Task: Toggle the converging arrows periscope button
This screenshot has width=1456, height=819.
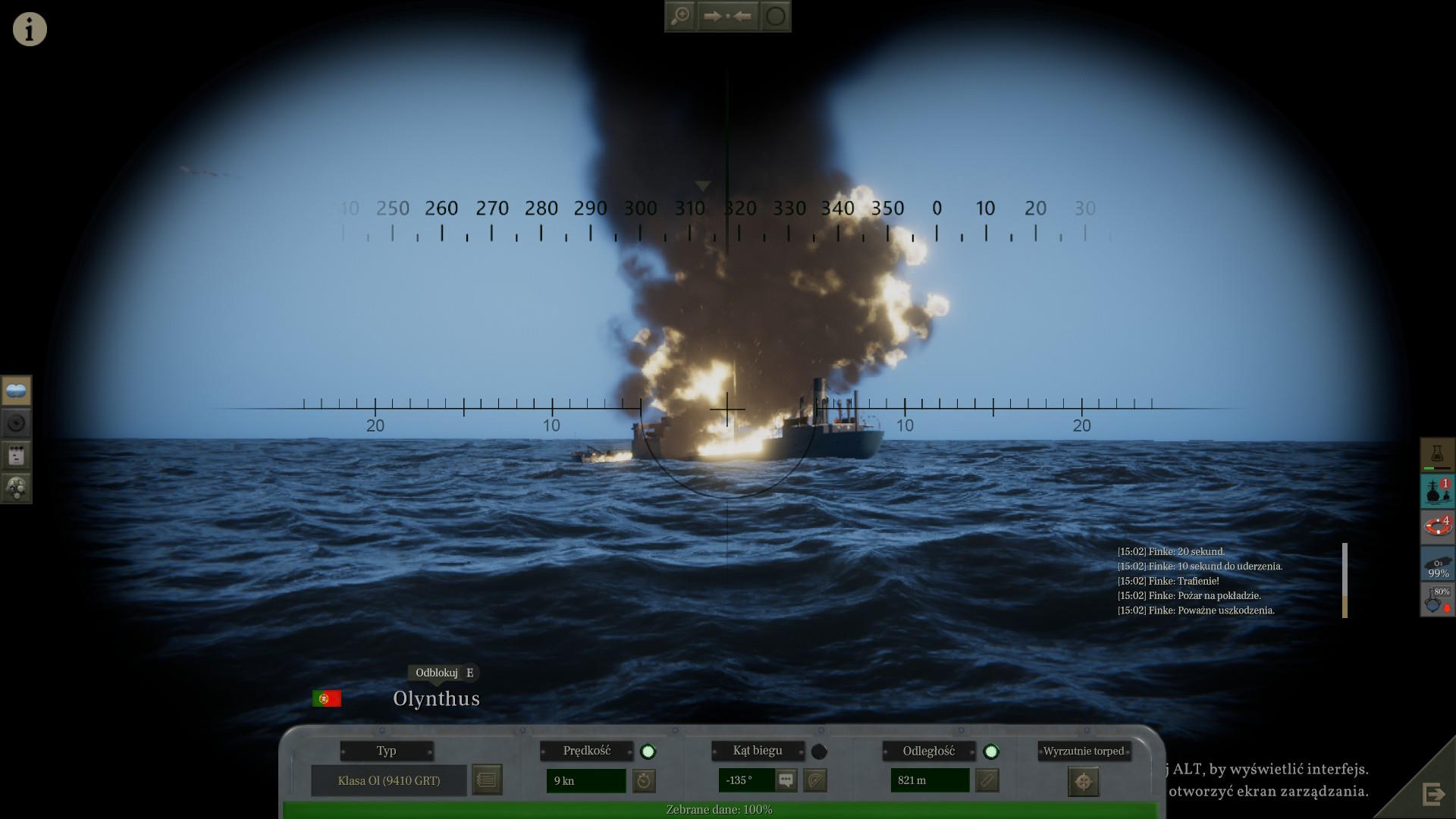Action: (x=726, y=16)
